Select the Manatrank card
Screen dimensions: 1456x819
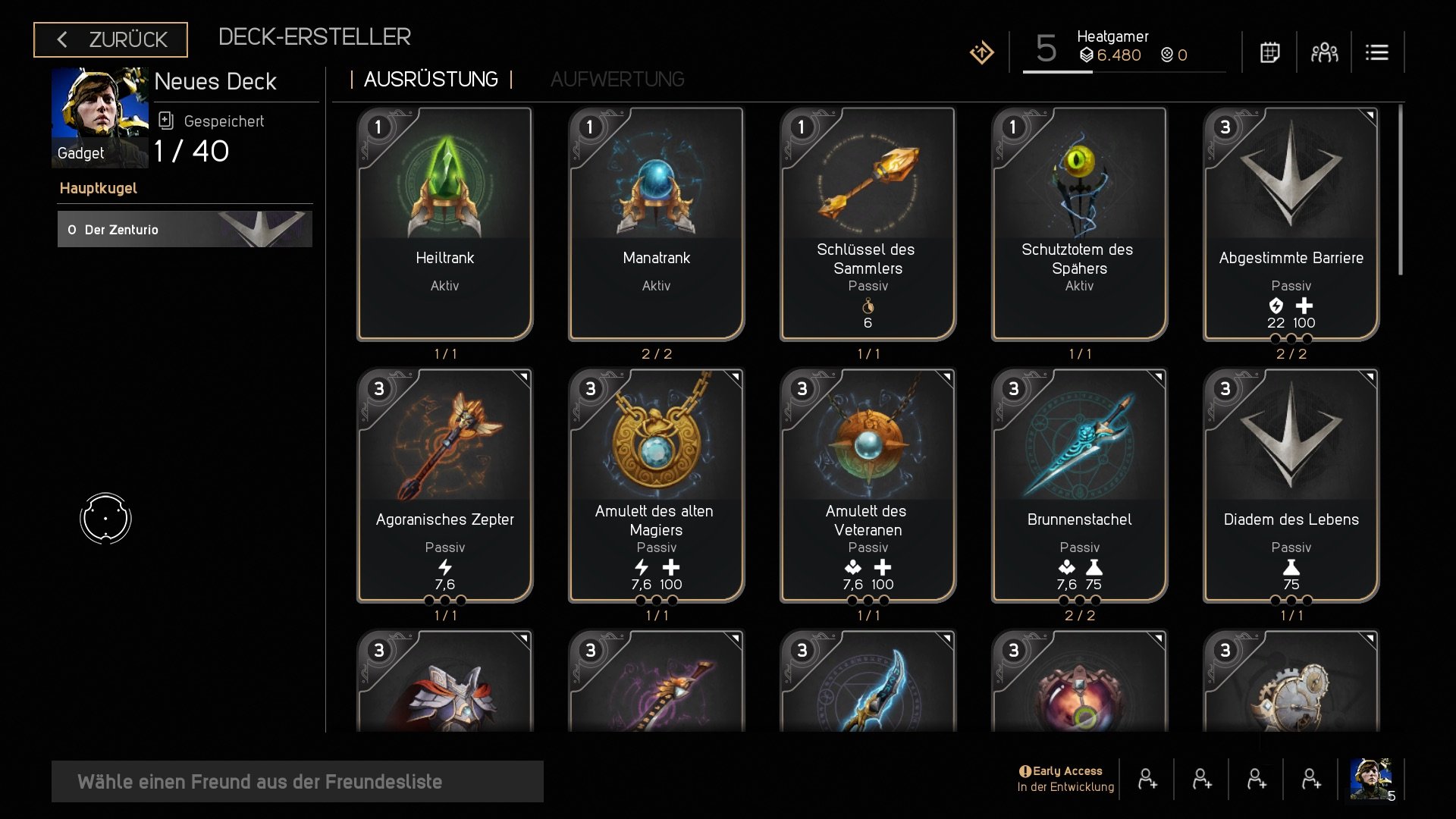pos(656,224)
